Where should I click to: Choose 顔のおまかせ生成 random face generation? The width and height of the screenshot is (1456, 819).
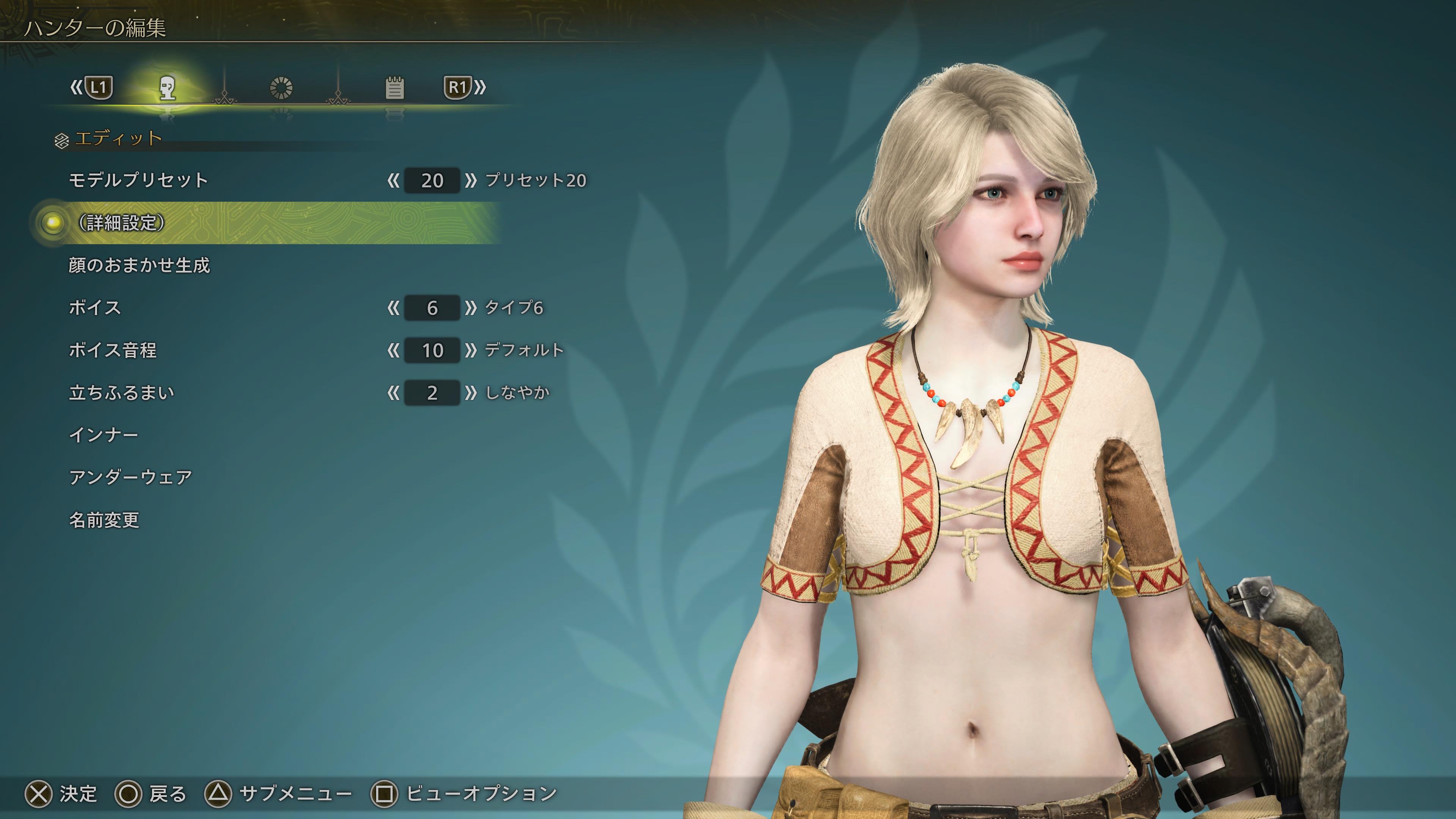(139, 265)
